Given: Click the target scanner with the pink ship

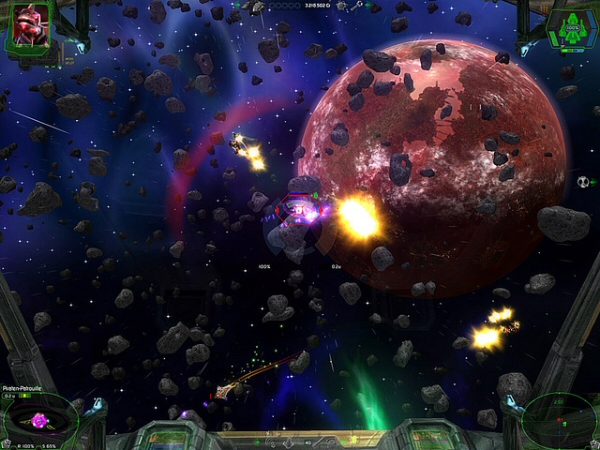Looking at the screenshot, I should coord(42,418).
